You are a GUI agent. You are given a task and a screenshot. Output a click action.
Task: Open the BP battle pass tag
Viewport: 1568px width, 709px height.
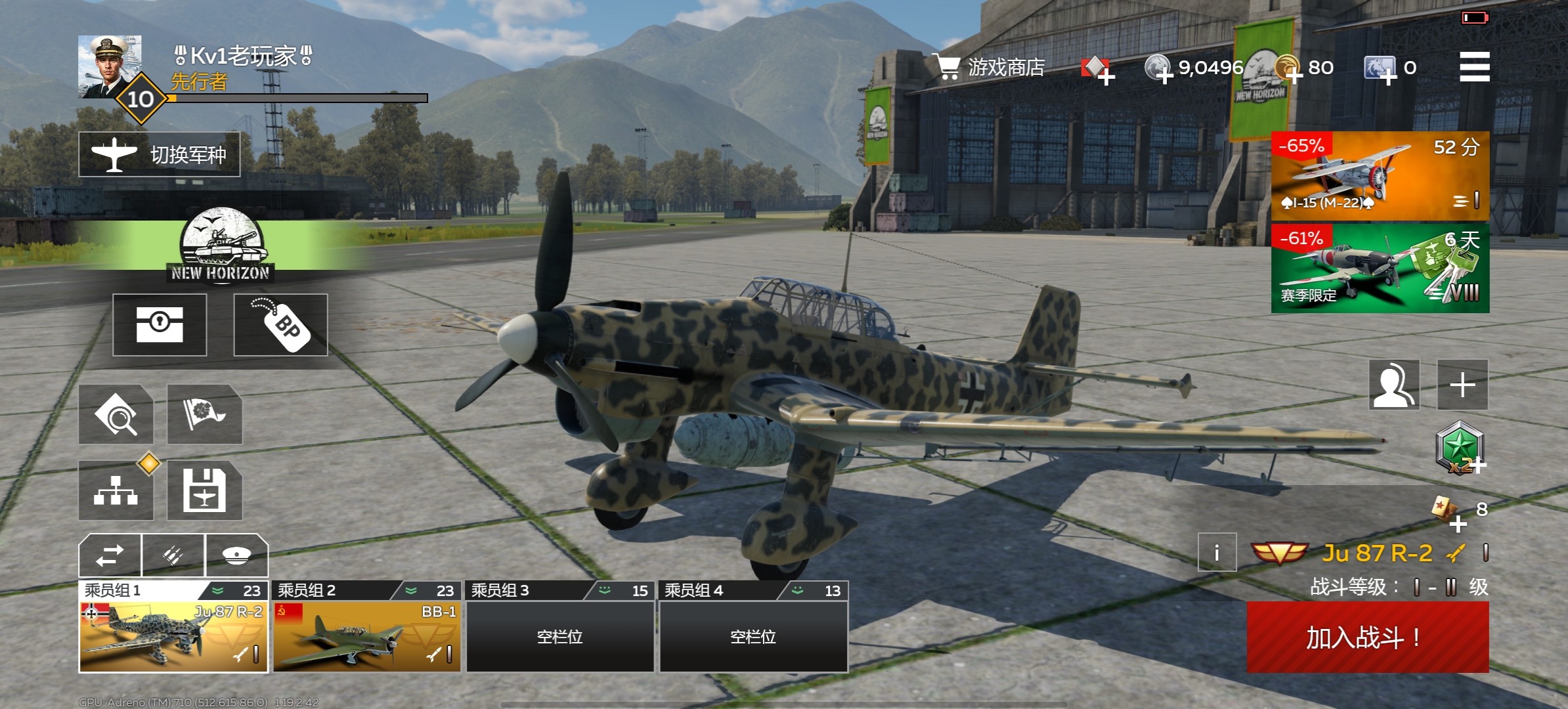coord(280,325)
